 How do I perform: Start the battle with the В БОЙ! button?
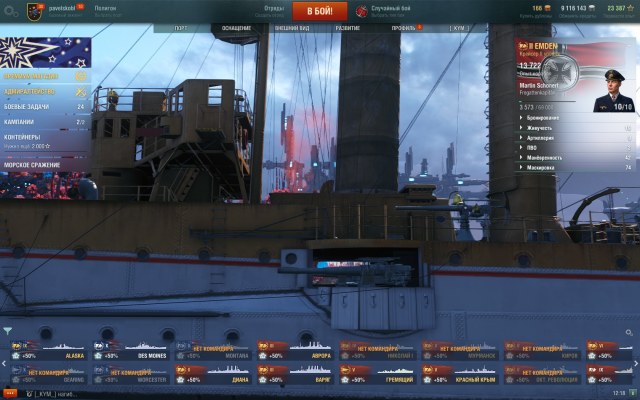(x=319, y=11)
